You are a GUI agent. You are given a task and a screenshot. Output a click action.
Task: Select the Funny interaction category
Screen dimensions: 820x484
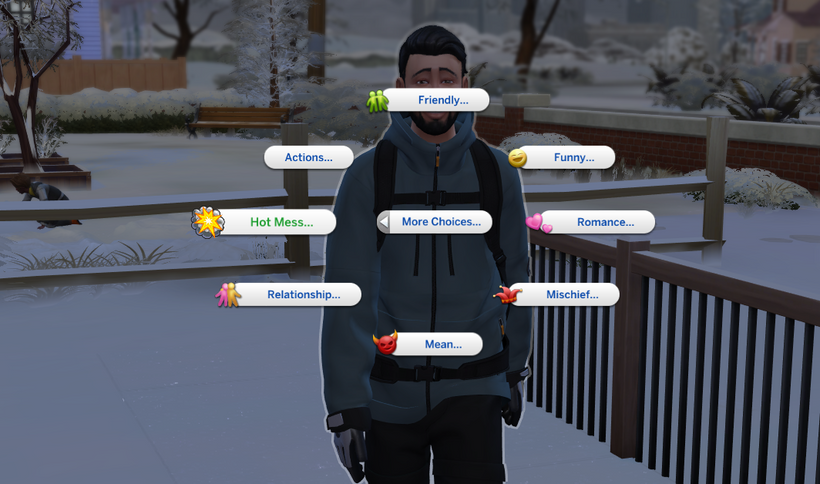point(568,157)
